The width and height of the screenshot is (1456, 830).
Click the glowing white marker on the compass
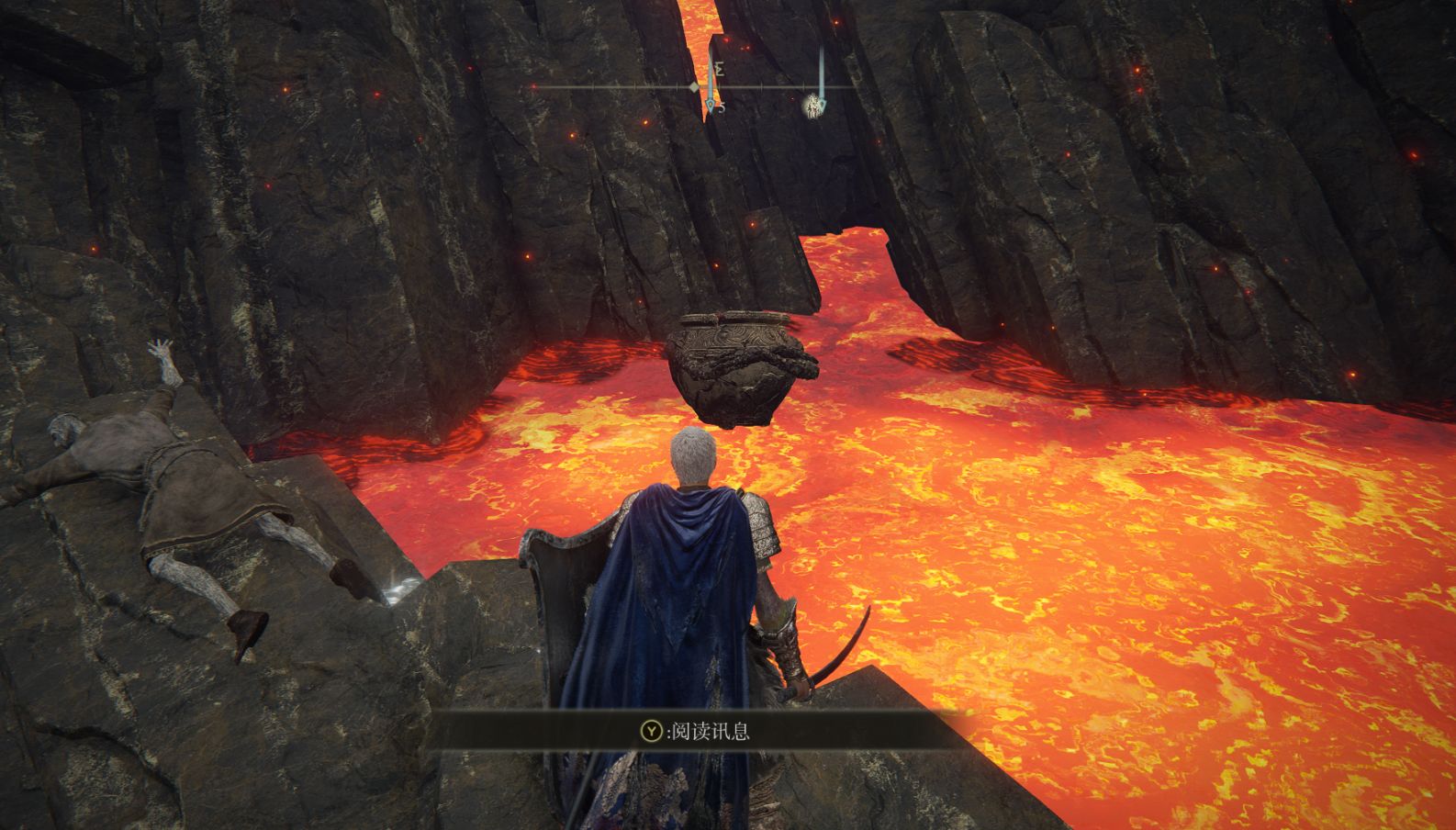813,107
